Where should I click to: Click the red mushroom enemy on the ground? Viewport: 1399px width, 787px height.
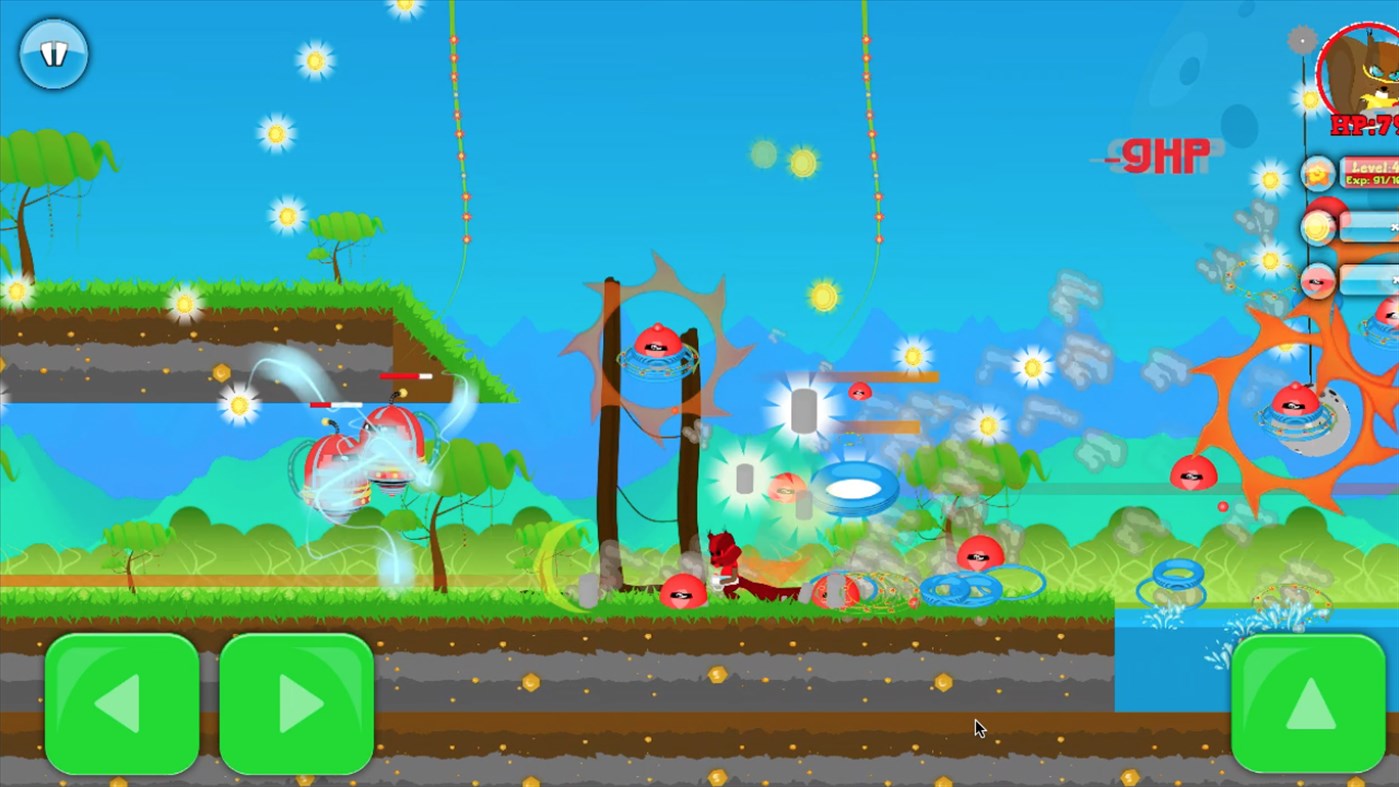685,592
